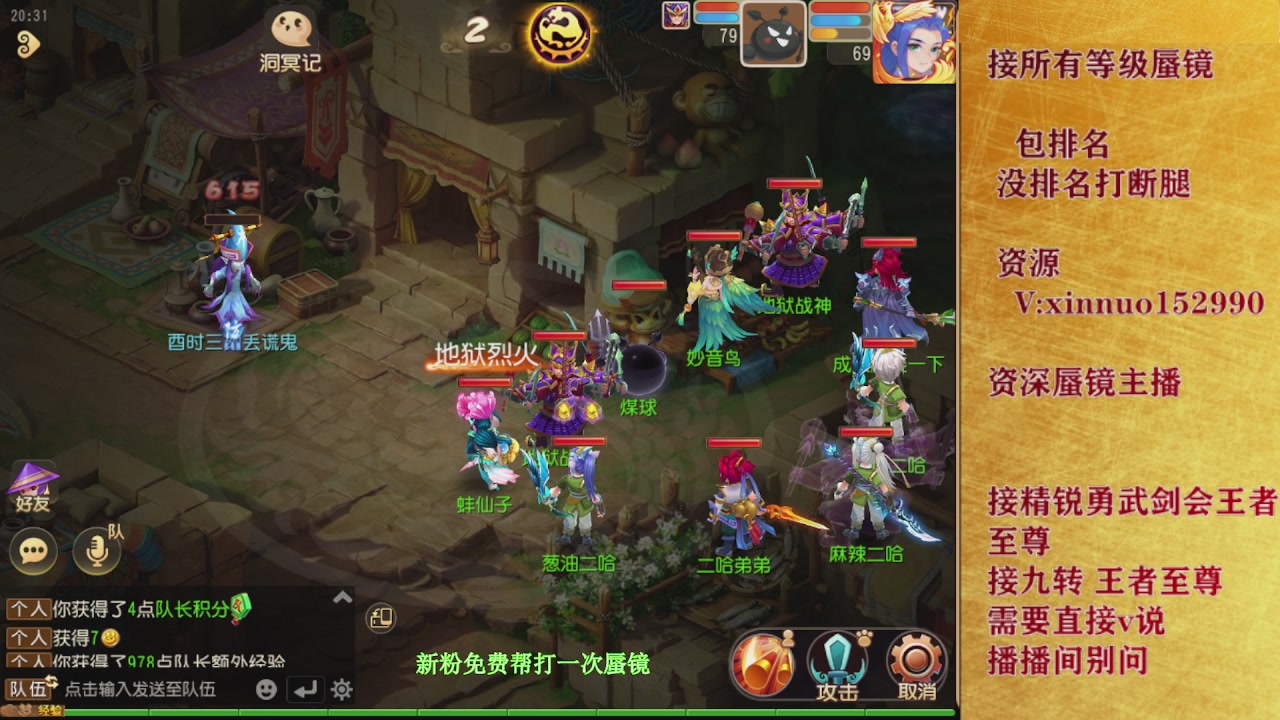Image resolution: width=1280 pixels, height=720 pixels.
Task: Select the fire spell skill icon
Action: [763, 661]
